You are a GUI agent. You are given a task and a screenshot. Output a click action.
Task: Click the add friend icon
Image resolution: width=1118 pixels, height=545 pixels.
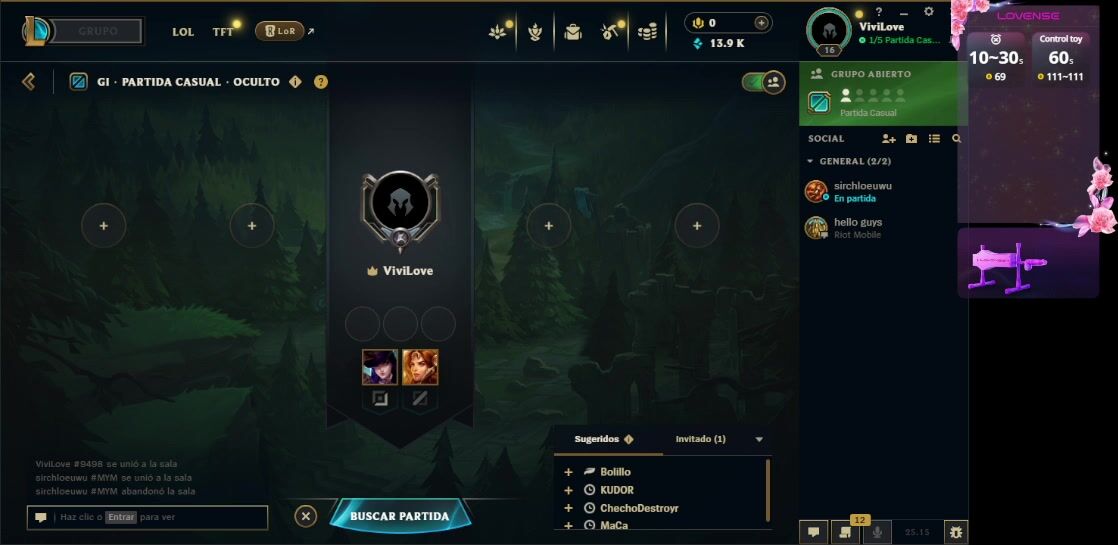click(888, 139)
